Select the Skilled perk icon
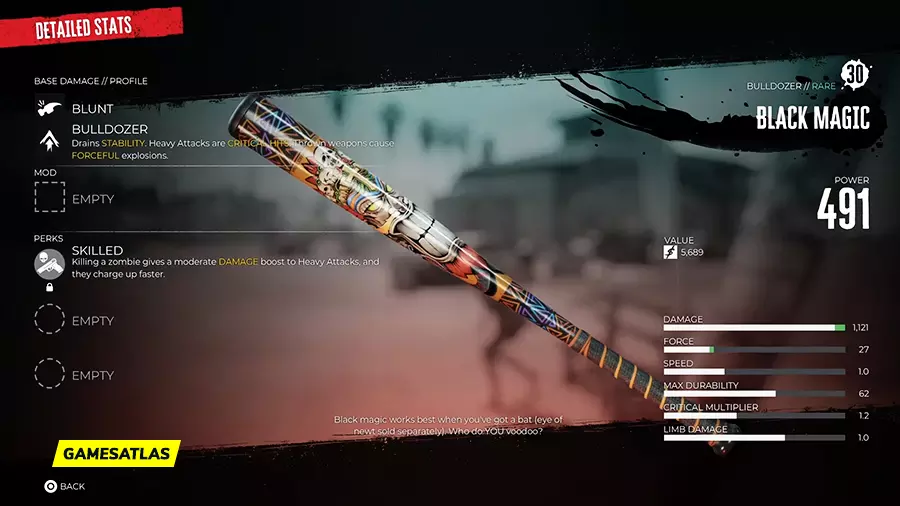This screenshot has height=506, width=900. 49,263
